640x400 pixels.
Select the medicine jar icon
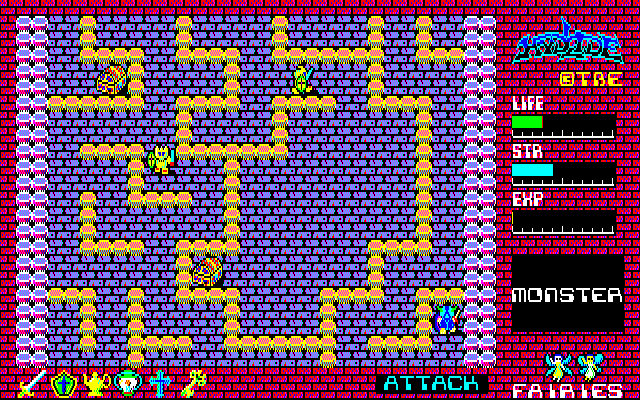tap(128, 383)
